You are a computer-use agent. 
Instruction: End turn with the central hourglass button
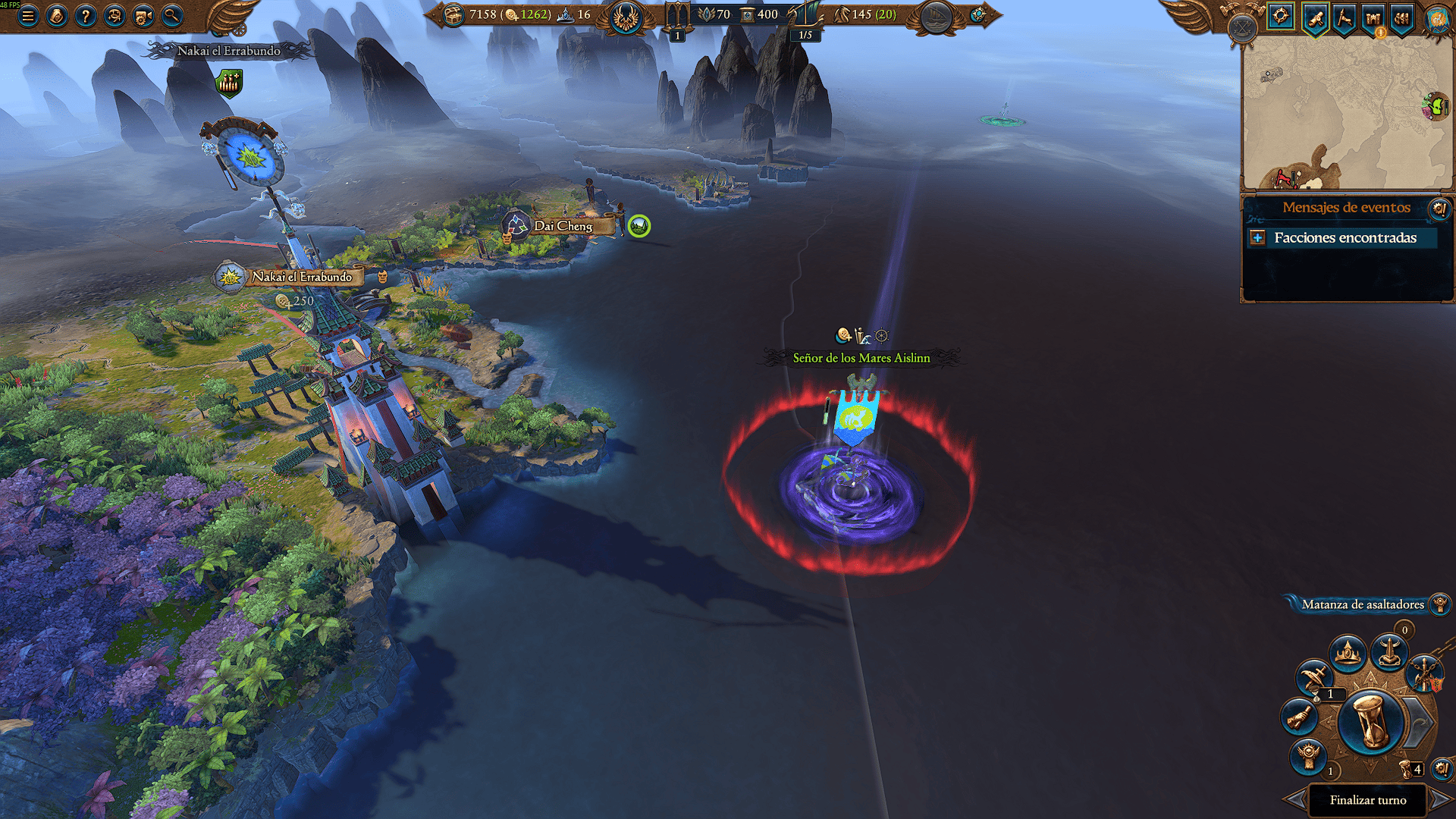[x=1370, y=722]
